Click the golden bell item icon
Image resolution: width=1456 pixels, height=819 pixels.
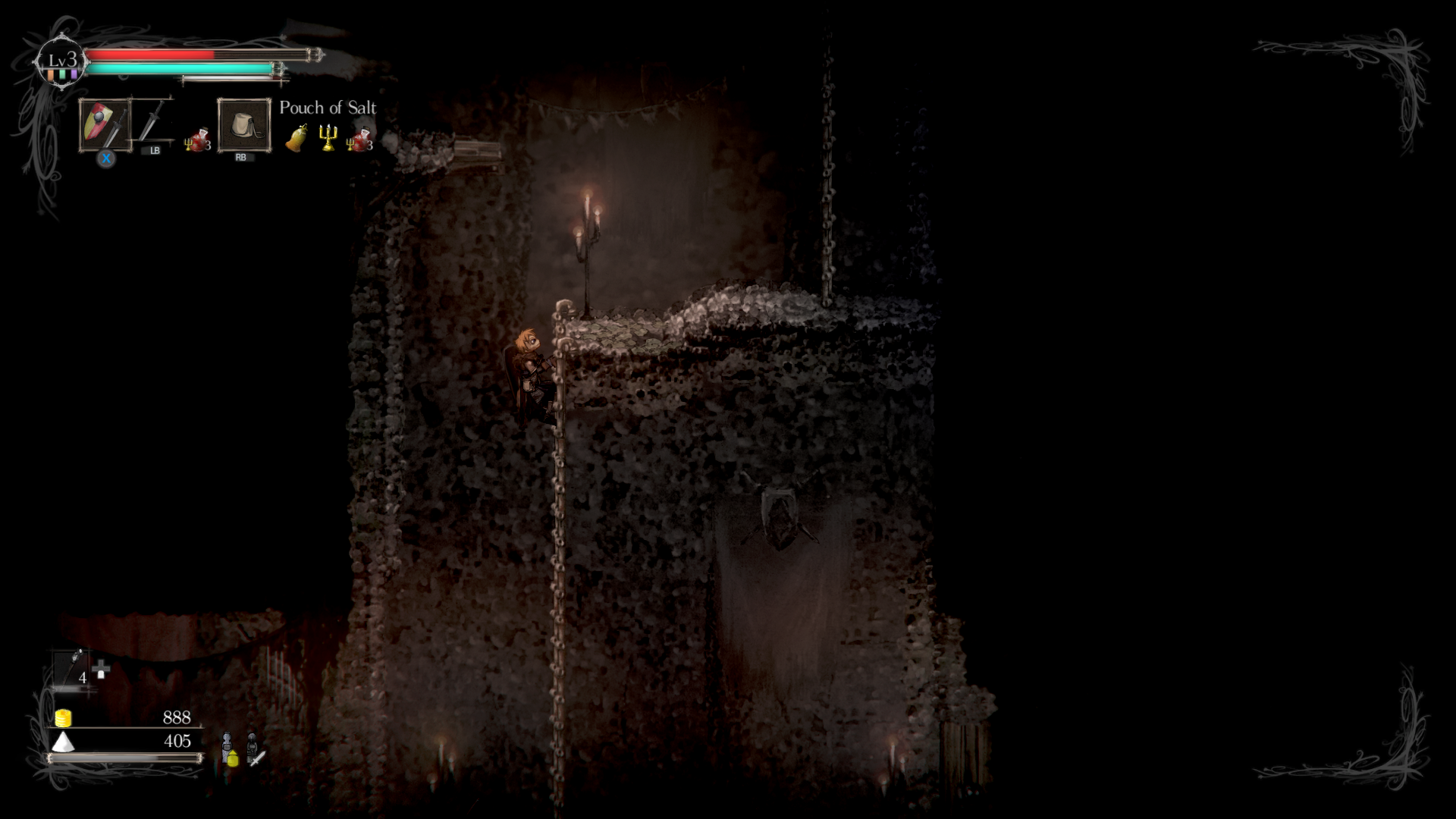pos(296,136)
